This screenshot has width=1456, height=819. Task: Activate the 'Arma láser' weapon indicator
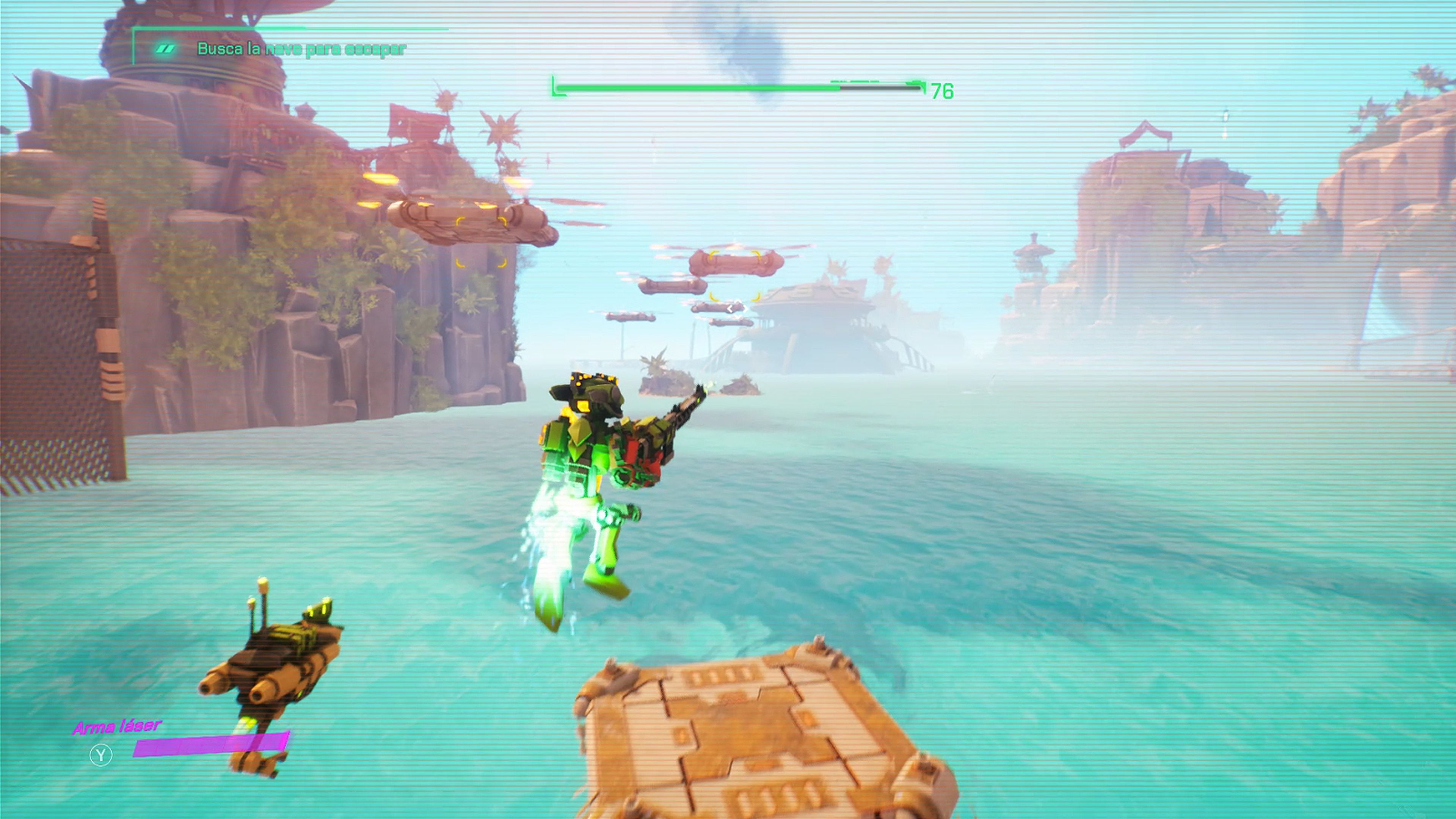[x=118, y=727]
